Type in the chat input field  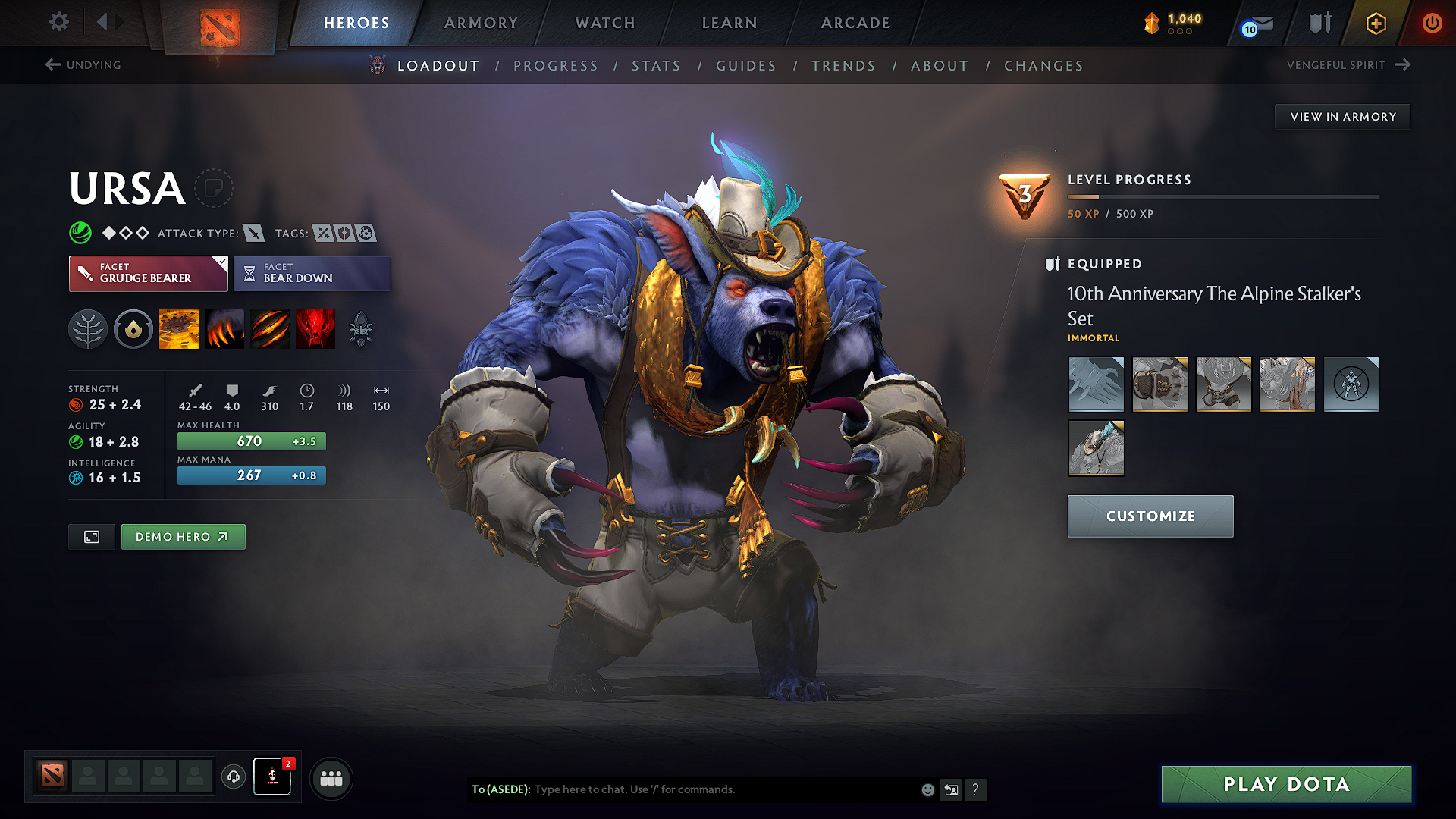(x=682, y=789)
